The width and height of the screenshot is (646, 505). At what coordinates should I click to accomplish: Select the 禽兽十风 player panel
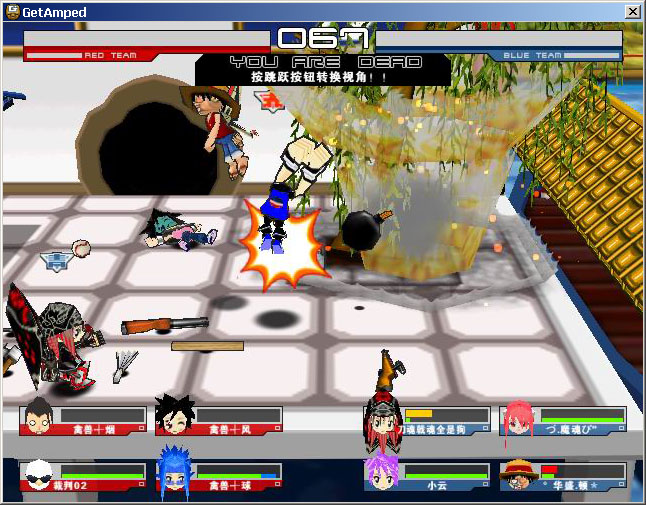click(x=220, y=420)
